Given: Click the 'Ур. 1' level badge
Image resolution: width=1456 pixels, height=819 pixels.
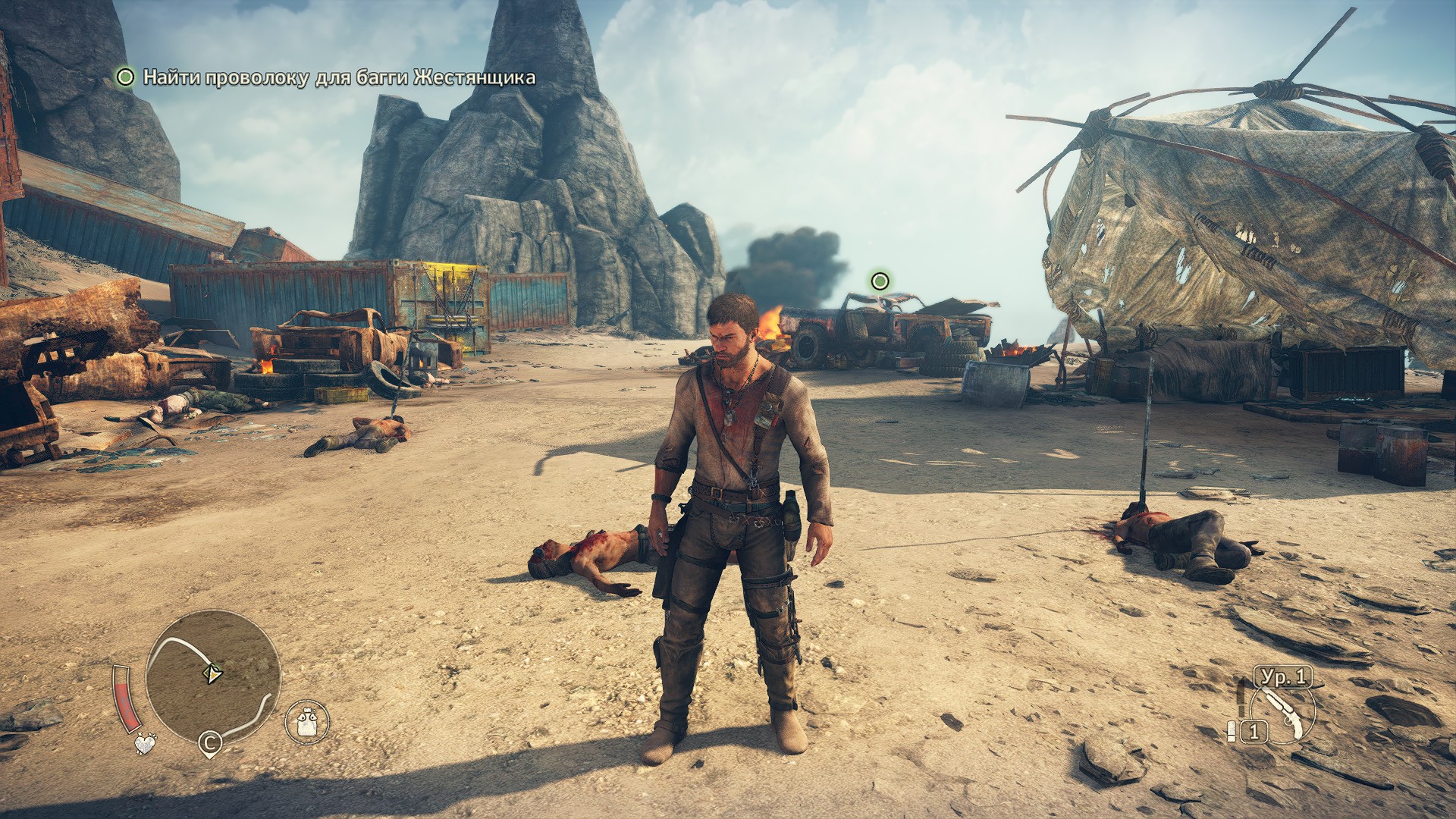Looking at the screenshot, I should [1282, 676].
